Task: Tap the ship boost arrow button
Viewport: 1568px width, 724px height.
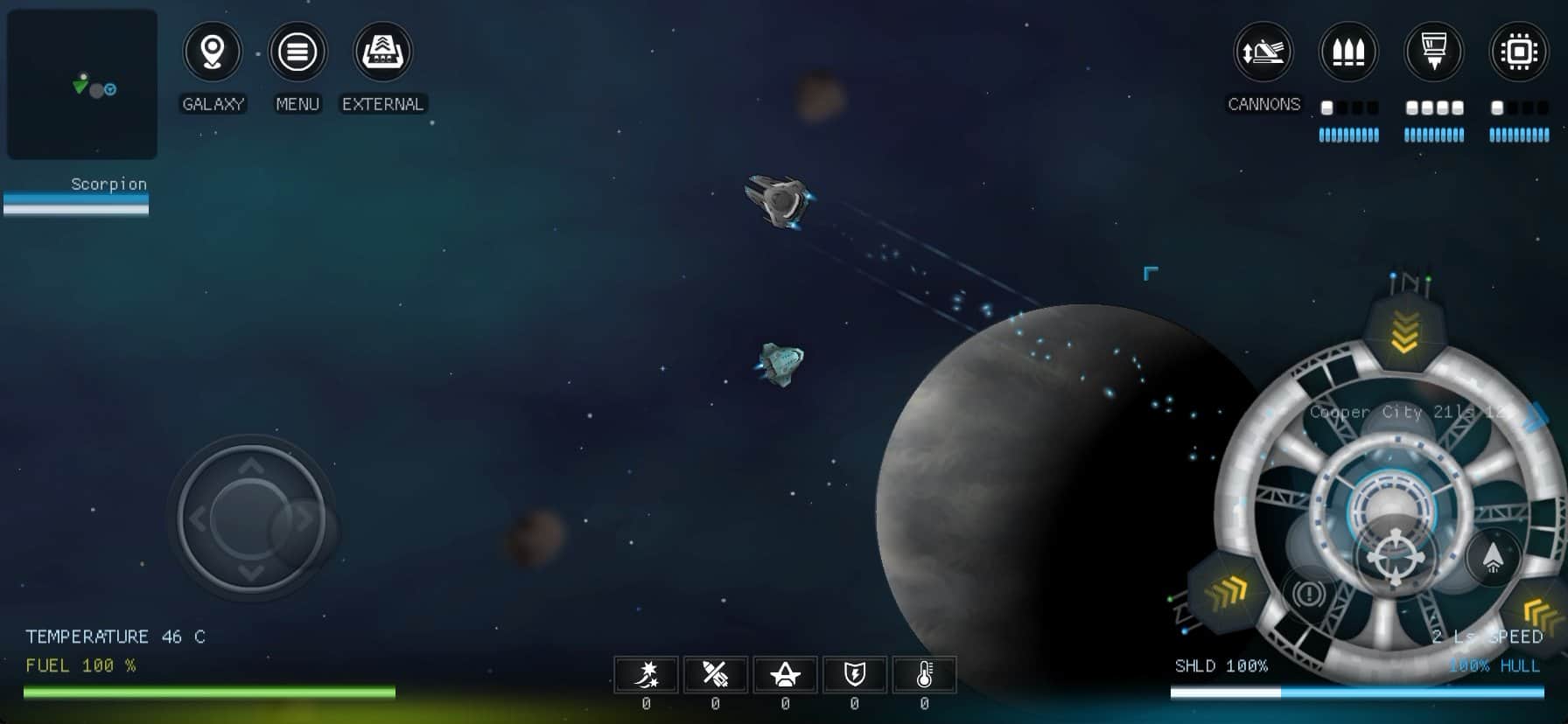Action: point(1493,557)
